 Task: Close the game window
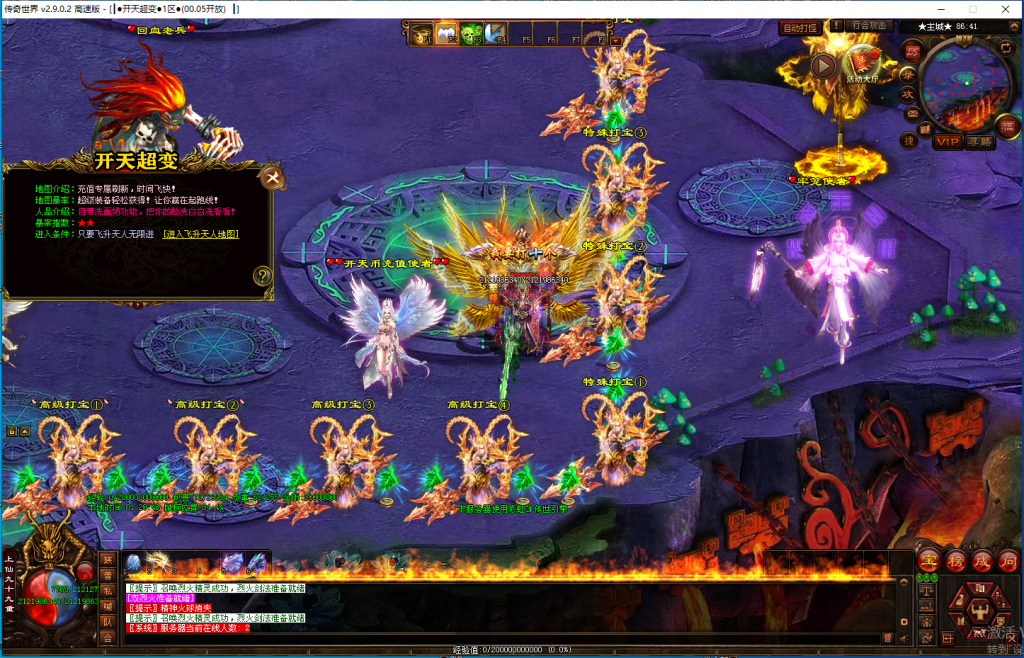pyautogui.click(x=1000, y=10)
